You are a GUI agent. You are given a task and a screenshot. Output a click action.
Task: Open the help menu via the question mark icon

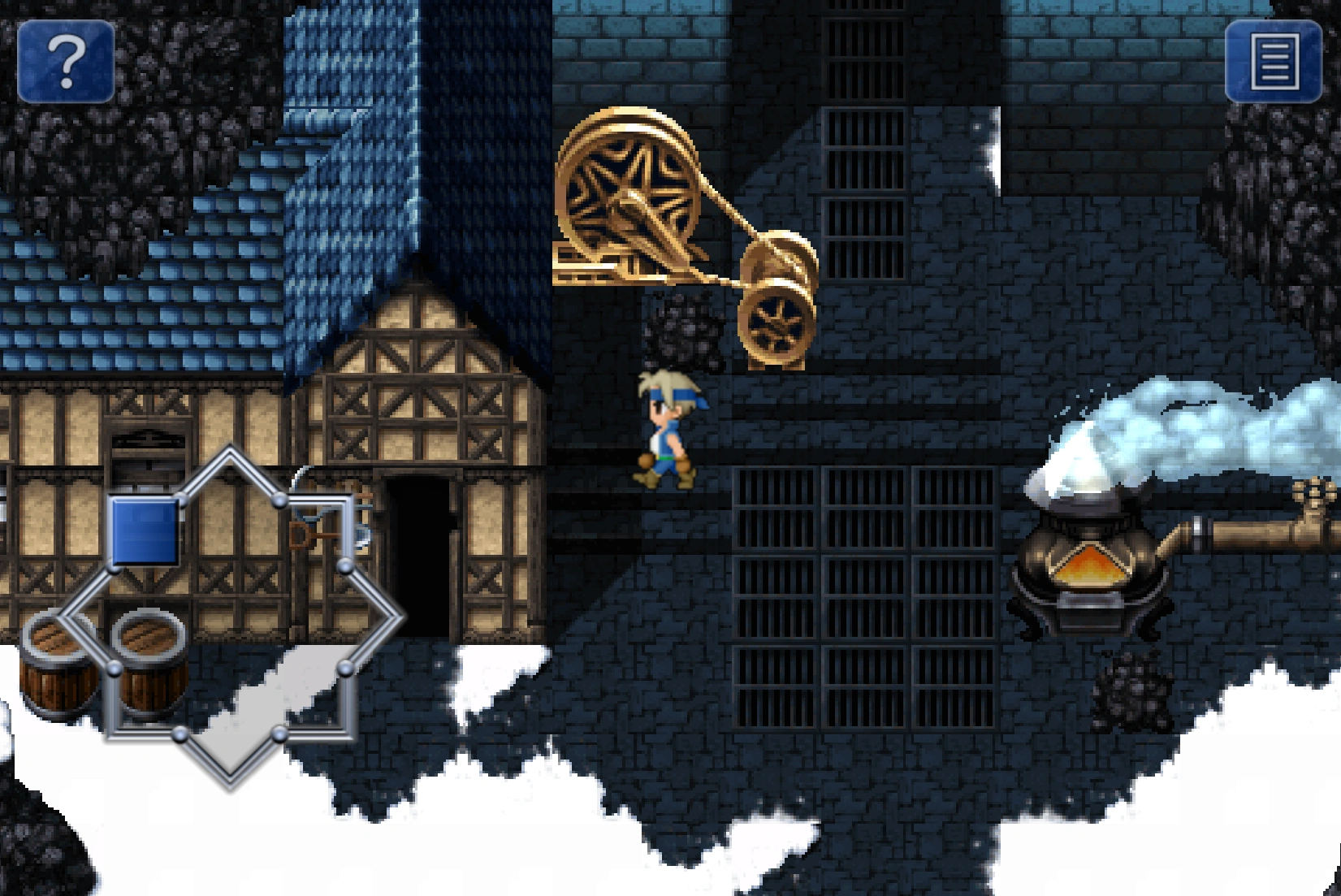[68, 63]
